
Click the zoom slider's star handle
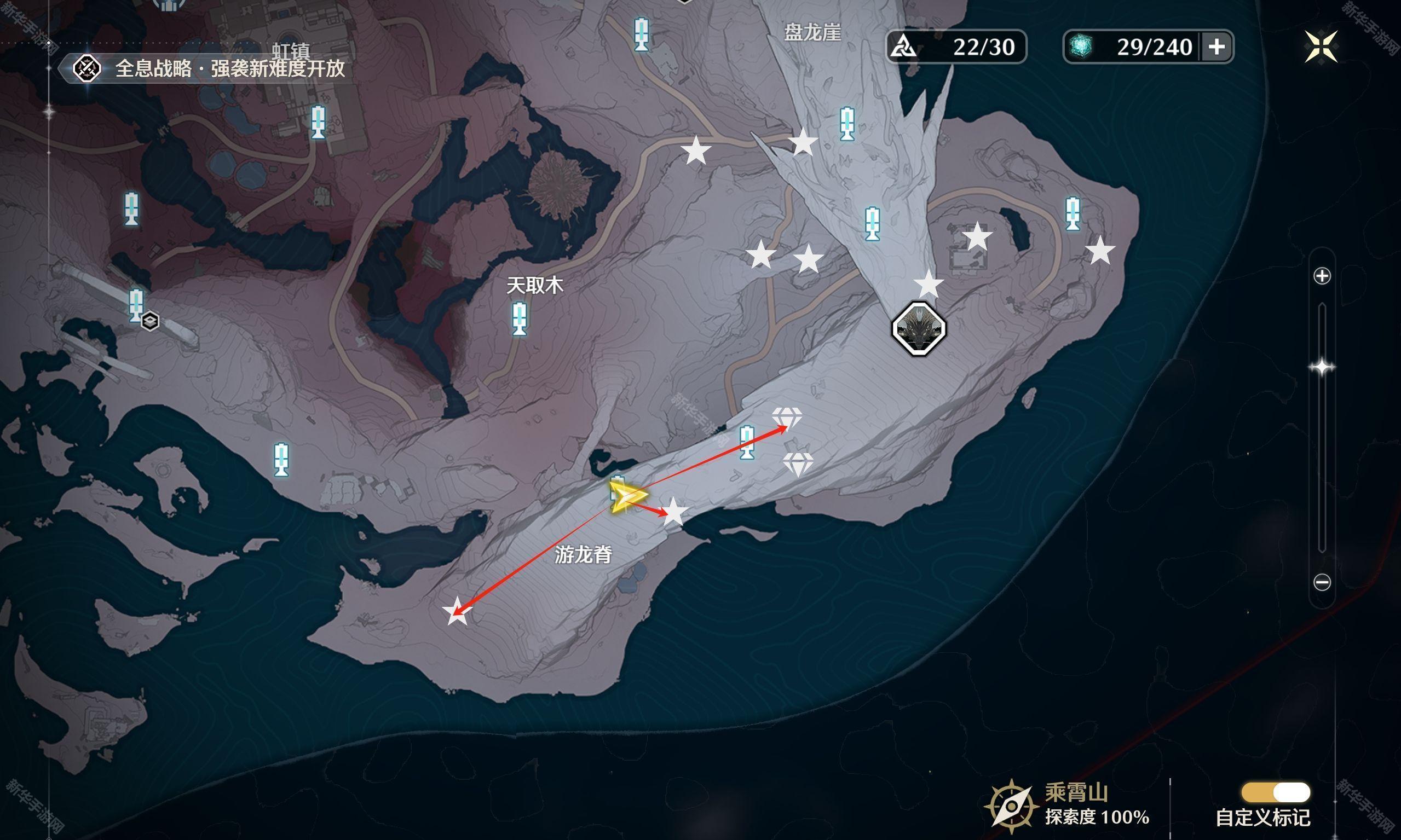click(x=1322, y=368)
